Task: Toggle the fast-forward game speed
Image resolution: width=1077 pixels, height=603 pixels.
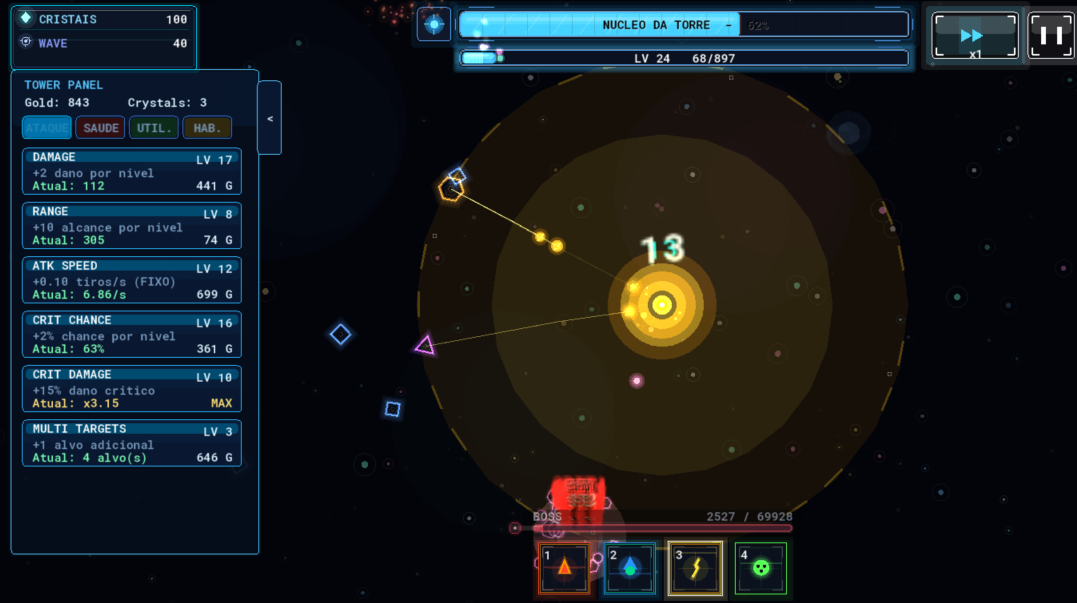Action: pyautogui.click(x=975, y=36)
